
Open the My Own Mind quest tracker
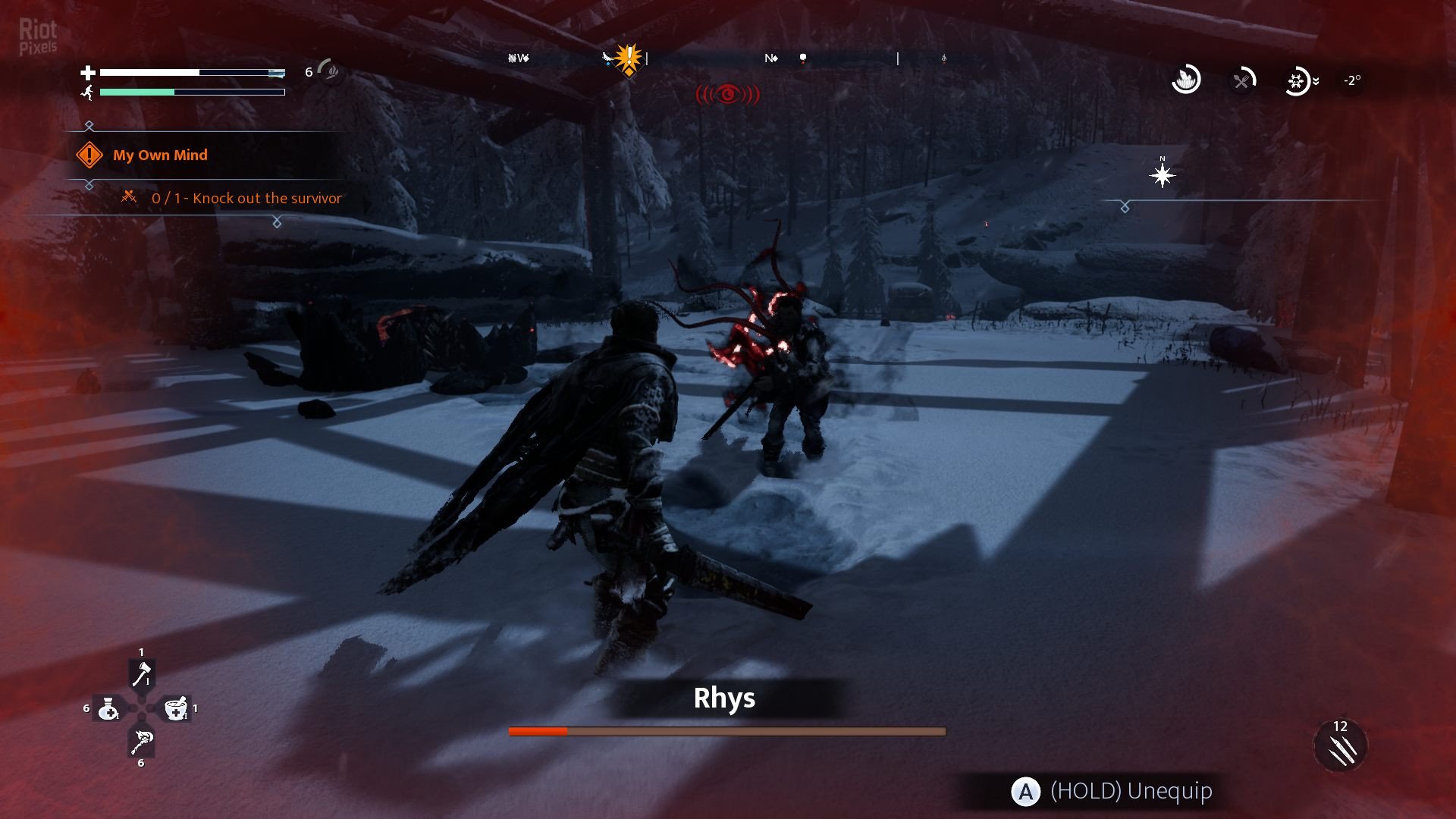160,155
